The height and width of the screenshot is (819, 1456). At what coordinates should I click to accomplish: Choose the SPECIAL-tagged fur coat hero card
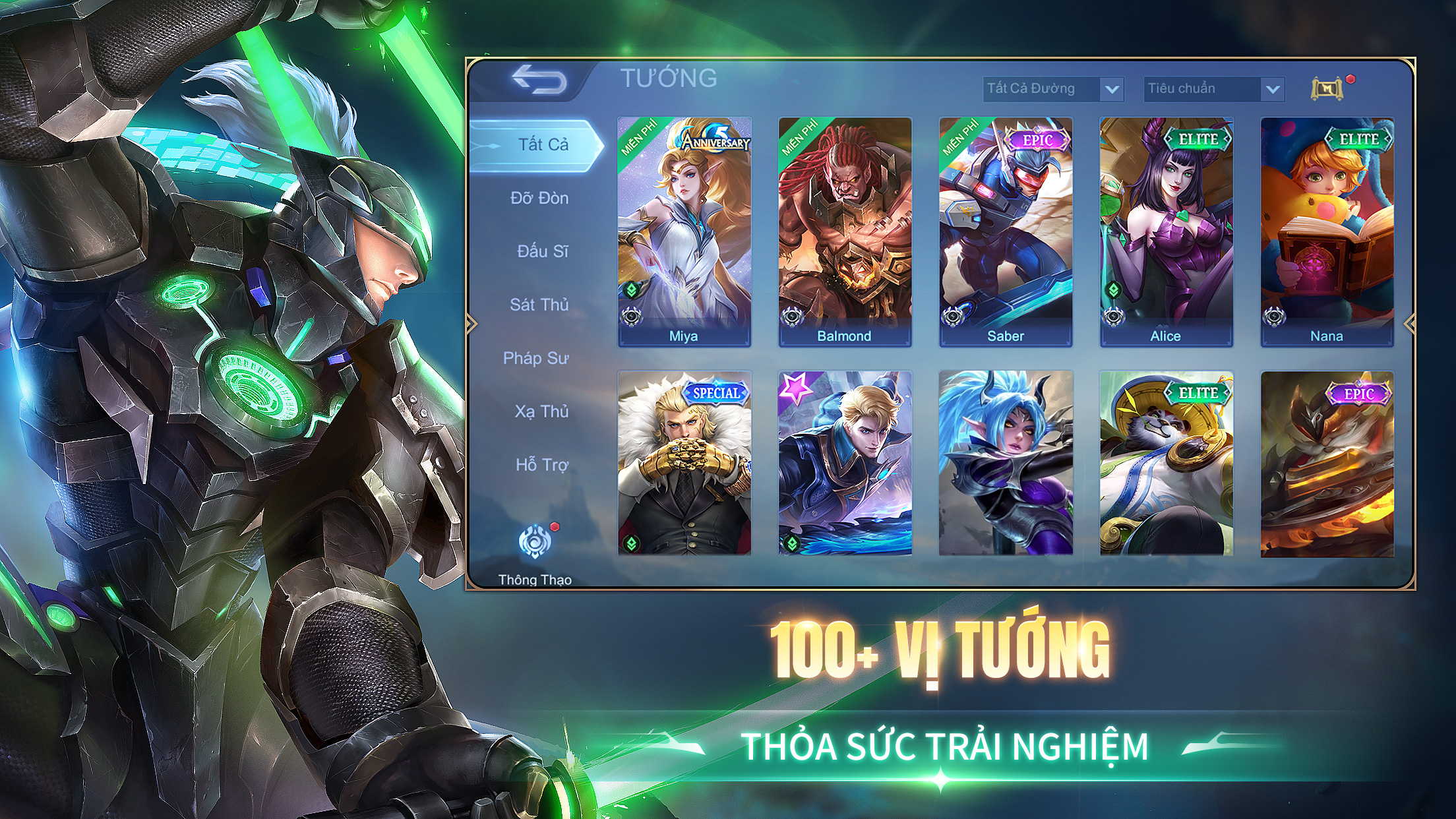tap(684, 463)
